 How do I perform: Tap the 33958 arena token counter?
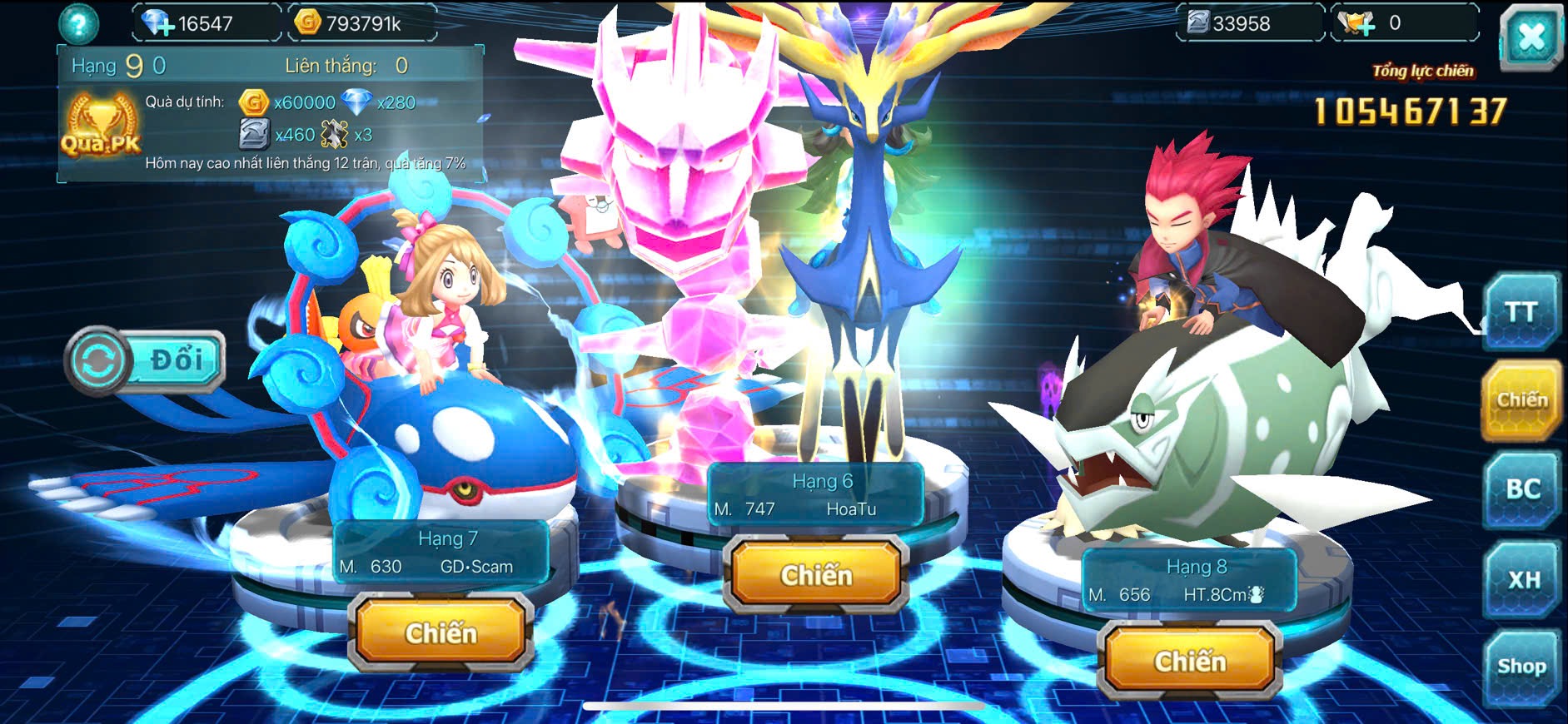[x=1239, y=23]
